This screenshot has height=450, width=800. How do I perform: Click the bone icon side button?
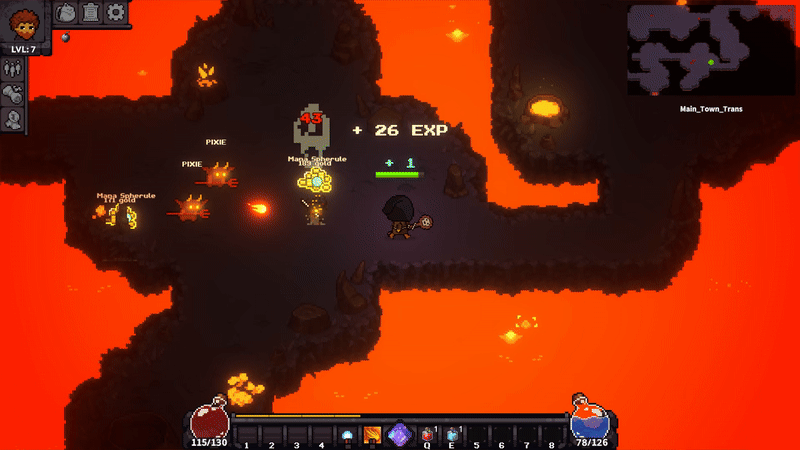pos(13,94)
